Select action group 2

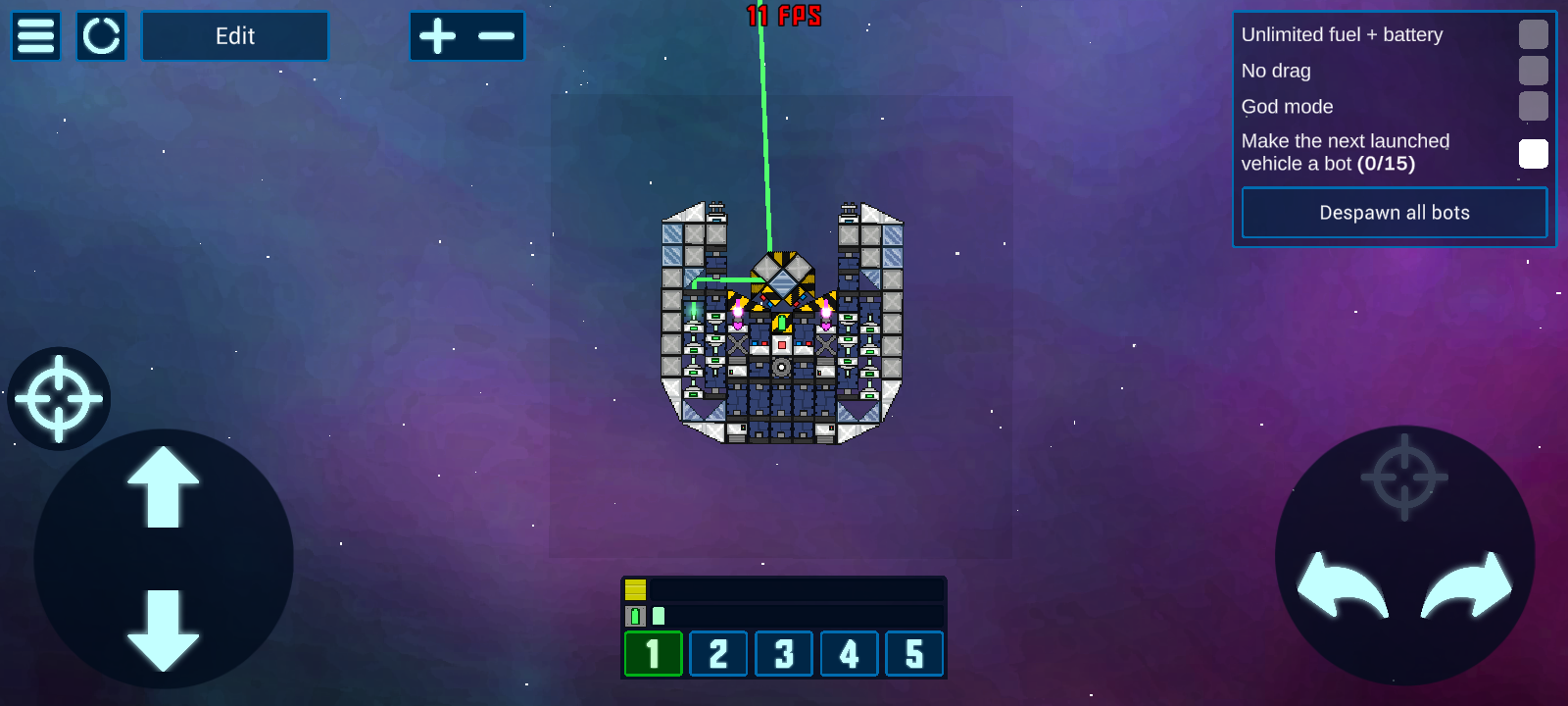pos(718,654)
